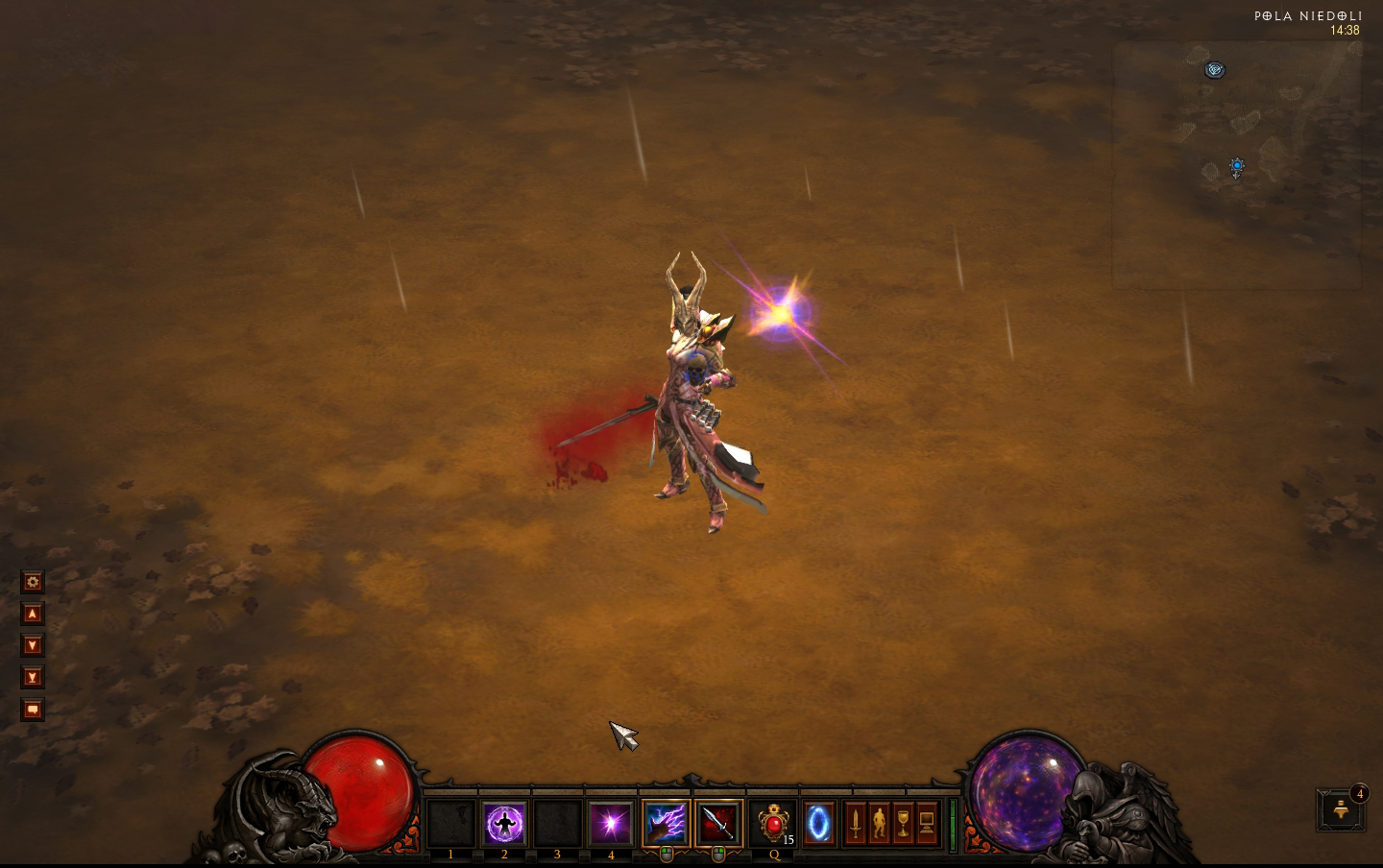Image resolution: width=1383 pixels, height=868 pixels.
Task: Open the game menu computer button
Action: (927, 824)
